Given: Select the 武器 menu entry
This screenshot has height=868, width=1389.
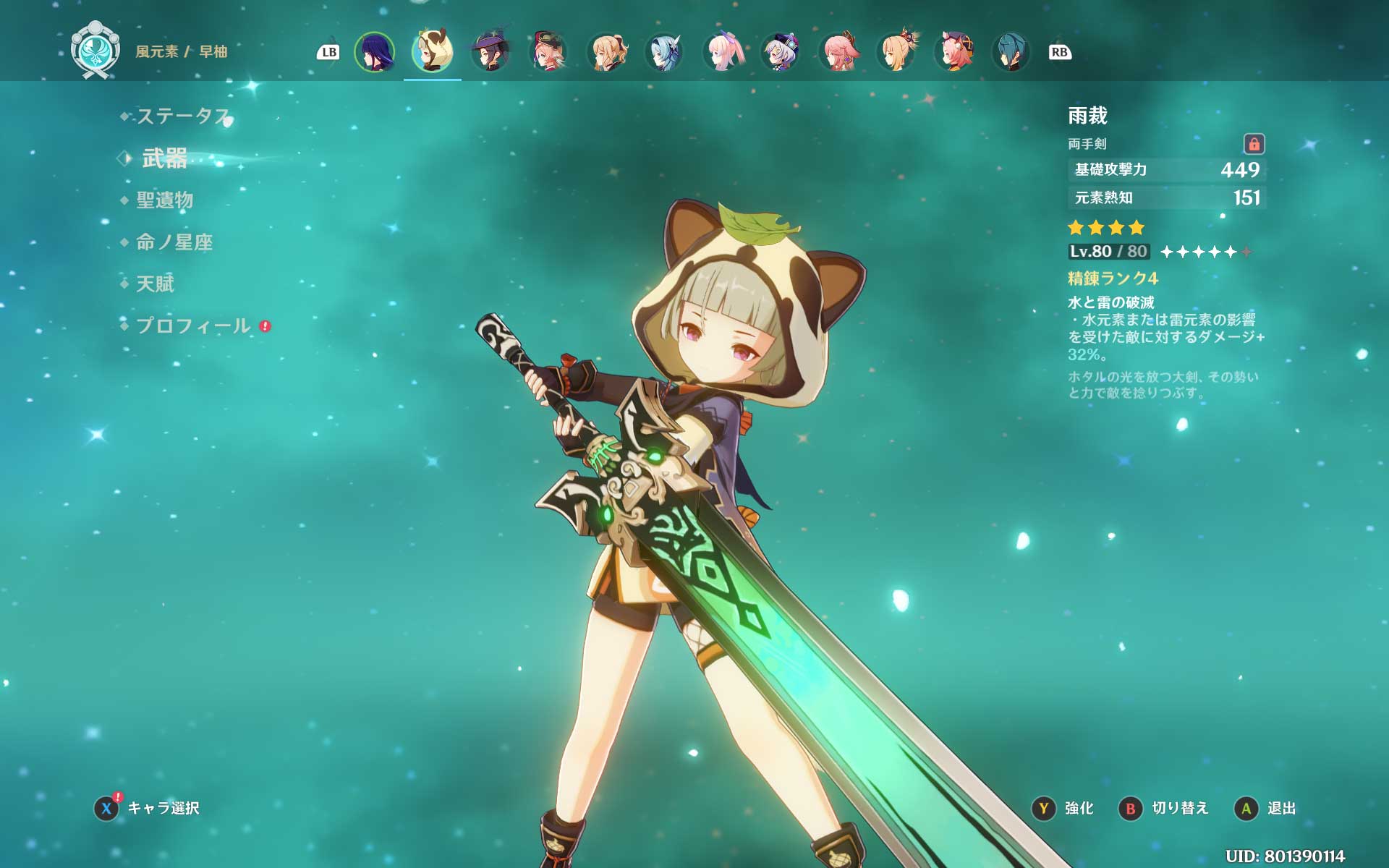Looking at the screenshot, I should [165, 158].
